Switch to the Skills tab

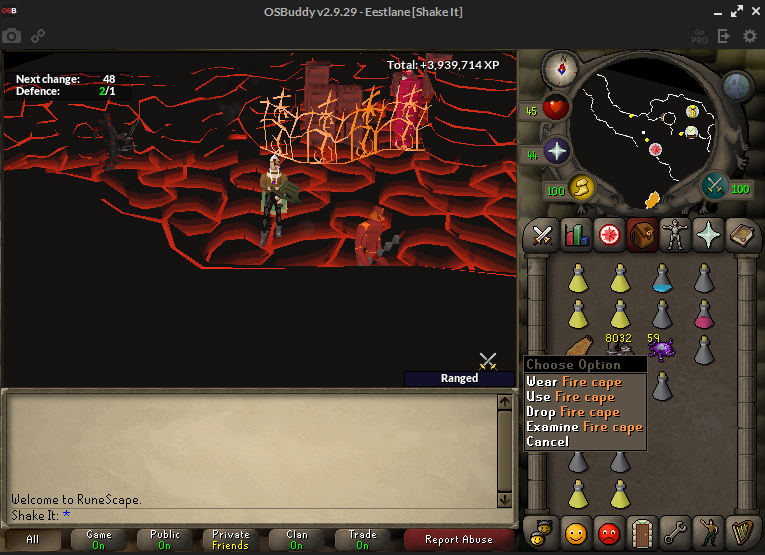click(573, 235)
